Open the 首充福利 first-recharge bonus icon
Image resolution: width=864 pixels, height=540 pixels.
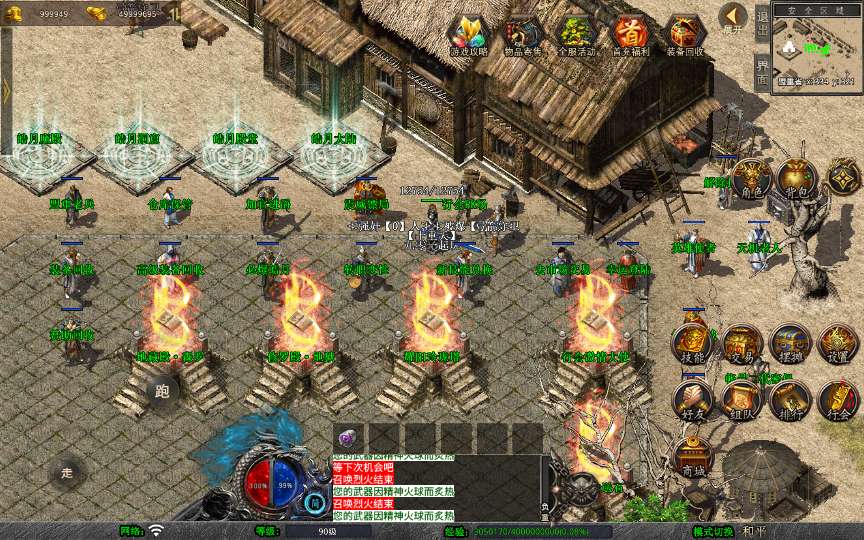630,36
